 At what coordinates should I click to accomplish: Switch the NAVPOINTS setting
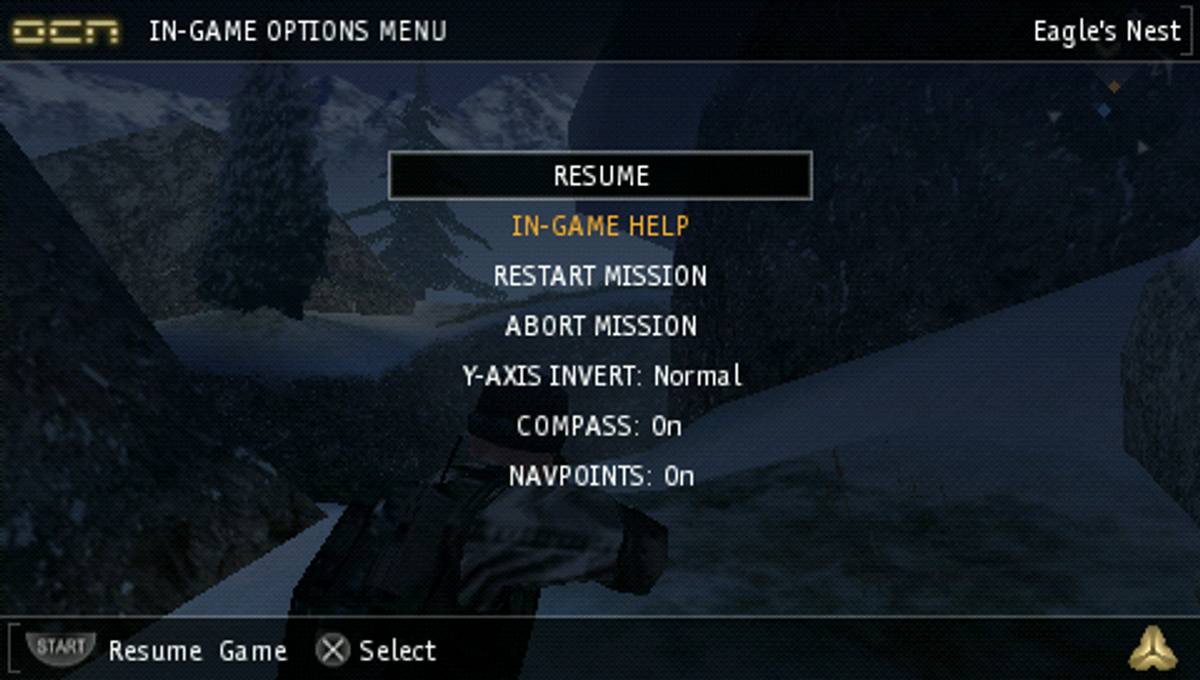tap(600, 476)
